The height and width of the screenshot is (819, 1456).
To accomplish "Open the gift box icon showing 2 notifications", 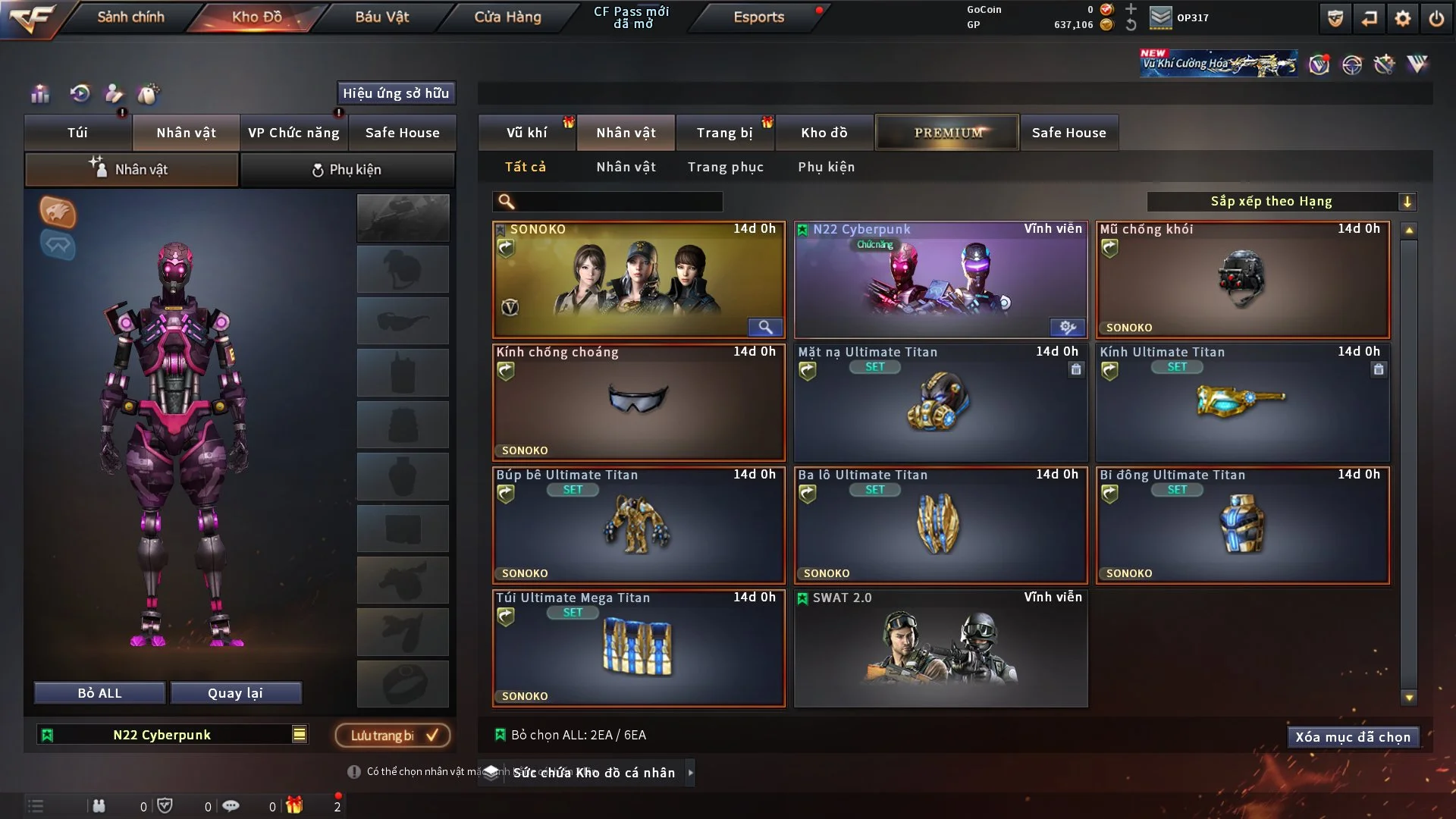I will [297, 806].
